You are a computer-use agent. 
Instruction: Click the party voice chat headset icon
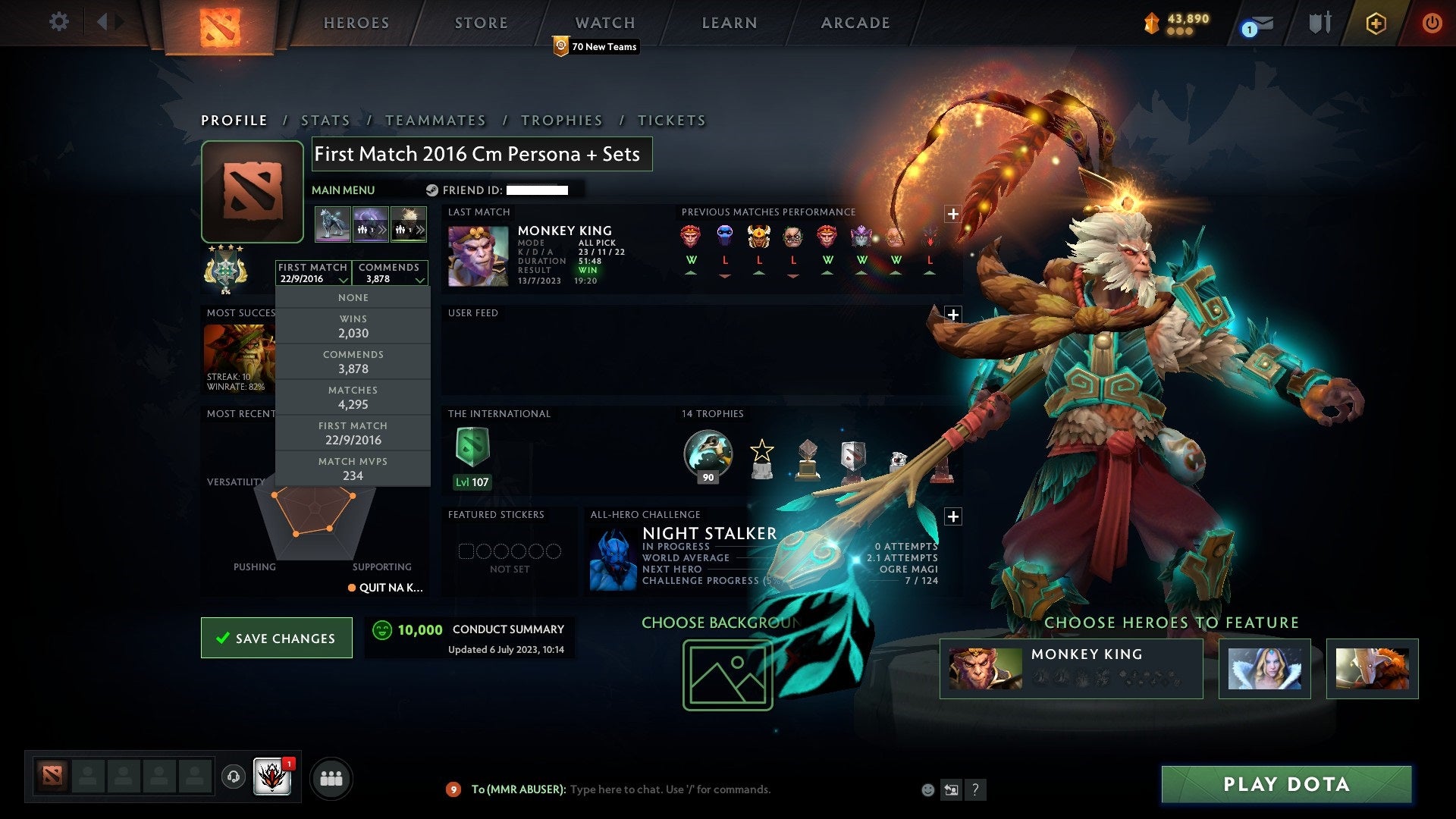pos(233,777)
